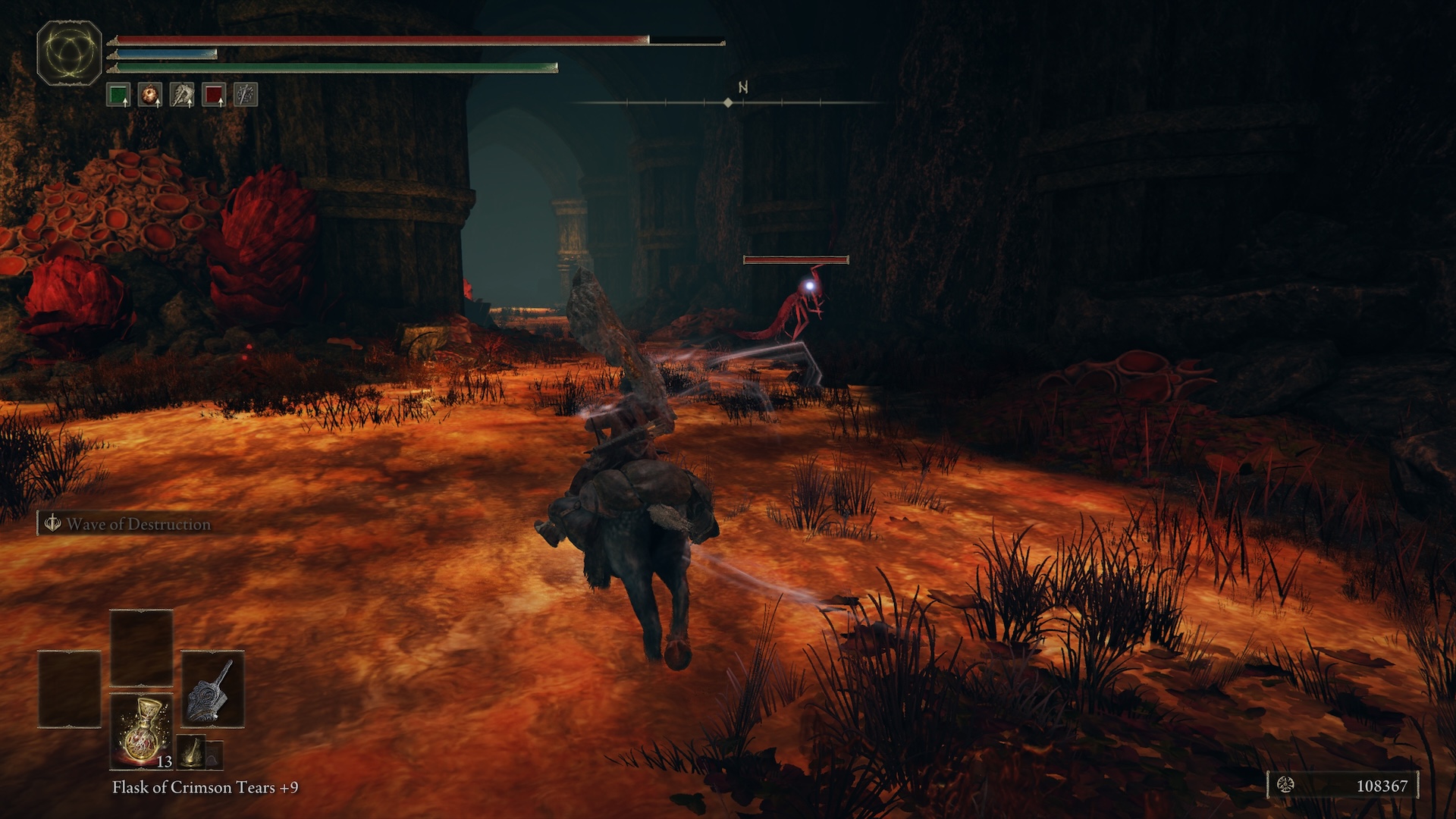
Task: Select the Flask of Crimson Tears slot
Action: click(141, 731)
